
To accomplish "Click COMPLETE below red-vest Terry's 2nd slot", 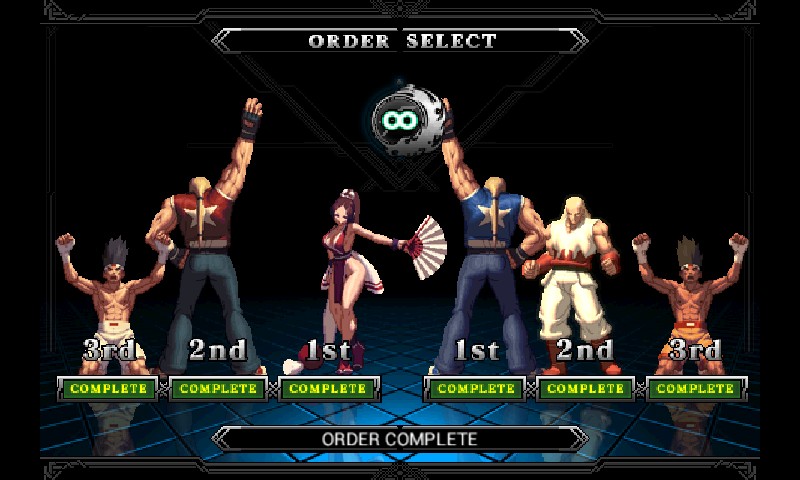I will 218,388.
